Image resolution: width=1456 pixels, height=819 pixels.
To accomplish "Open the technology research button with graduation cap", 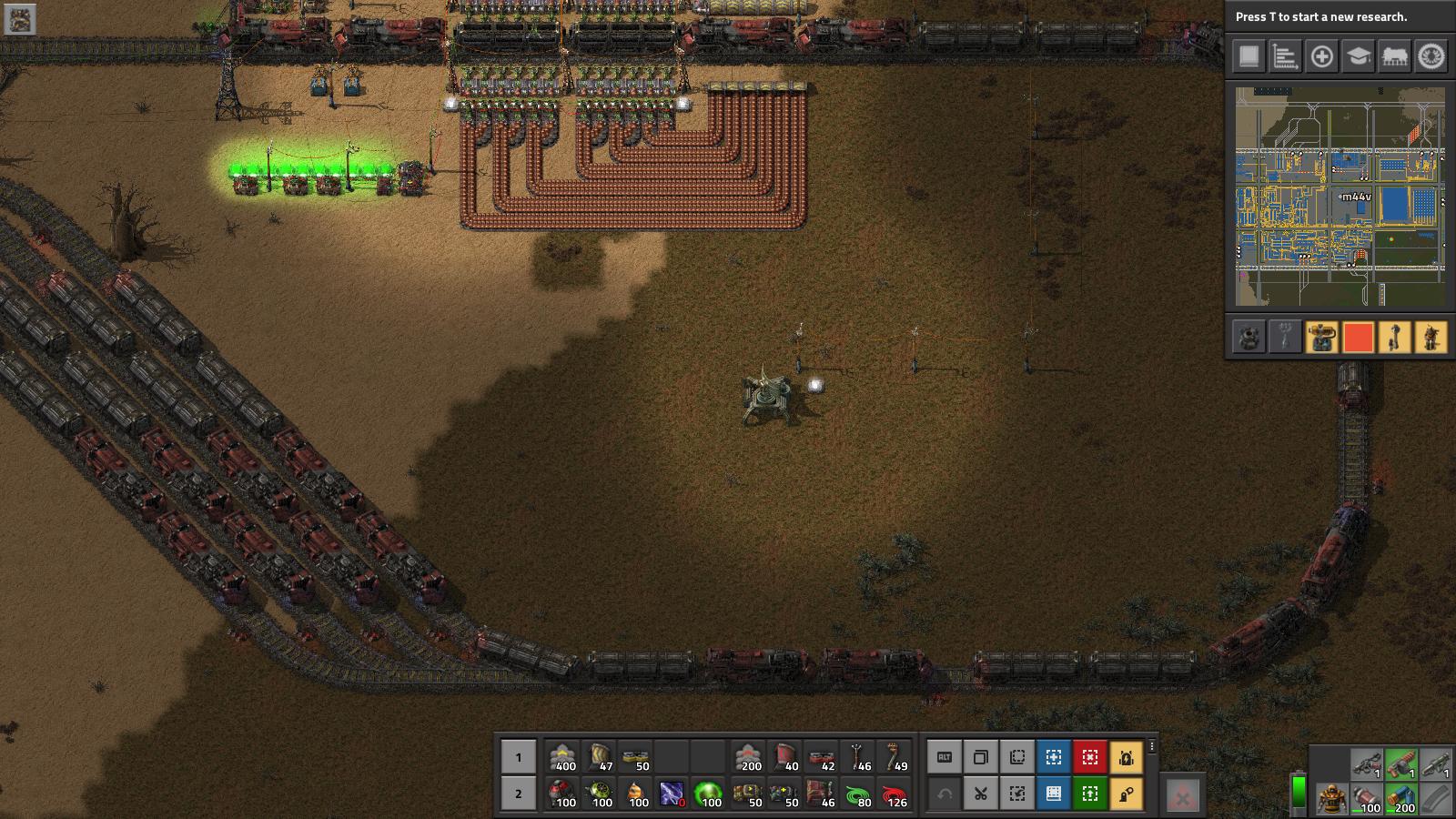I will point(1358,56).
